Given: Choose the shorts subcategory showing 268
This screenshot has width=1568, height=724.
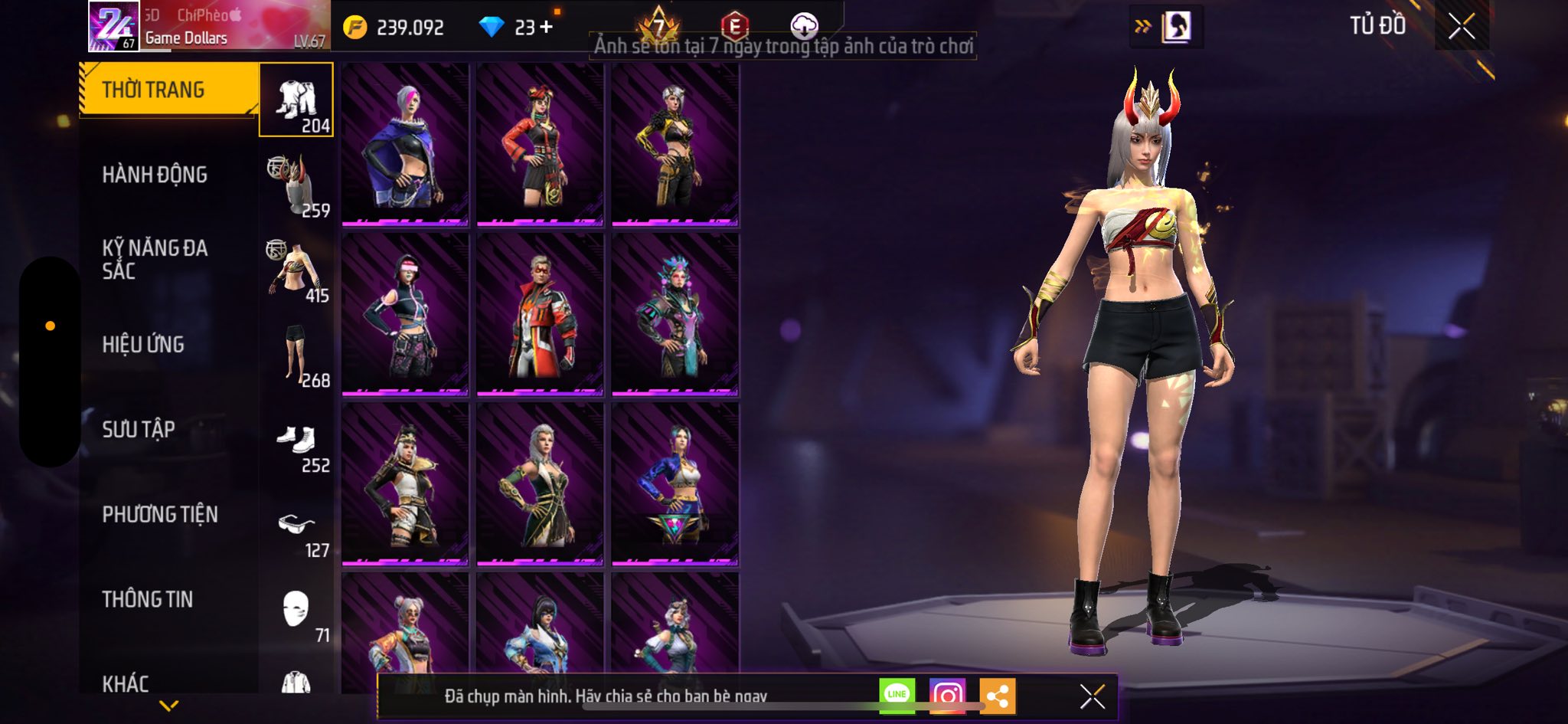Looking at the screenshot, I should [x=297, y=355].
